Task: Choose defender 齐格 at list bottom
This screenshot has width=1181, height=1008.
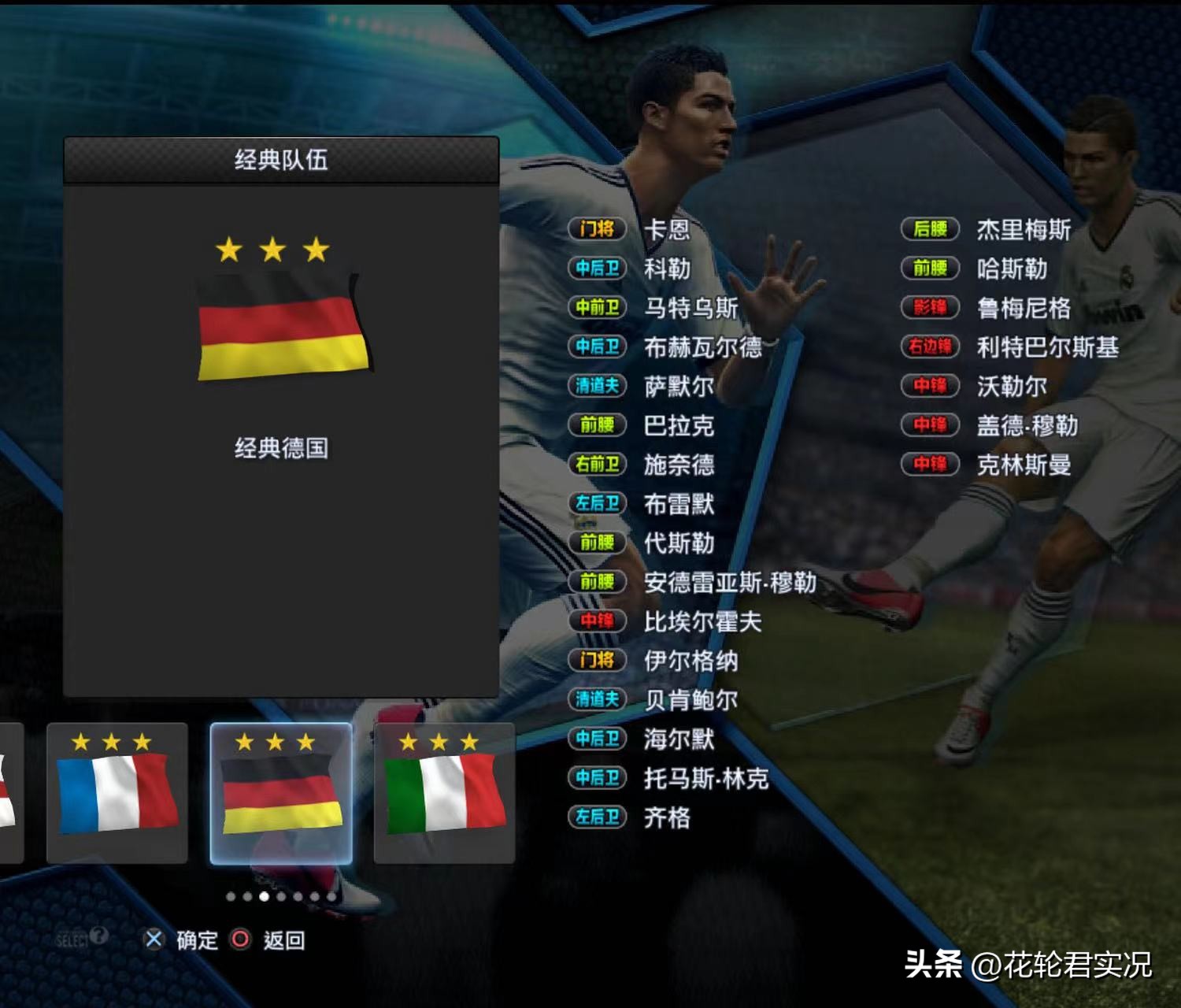Action: tap(666, 817)
